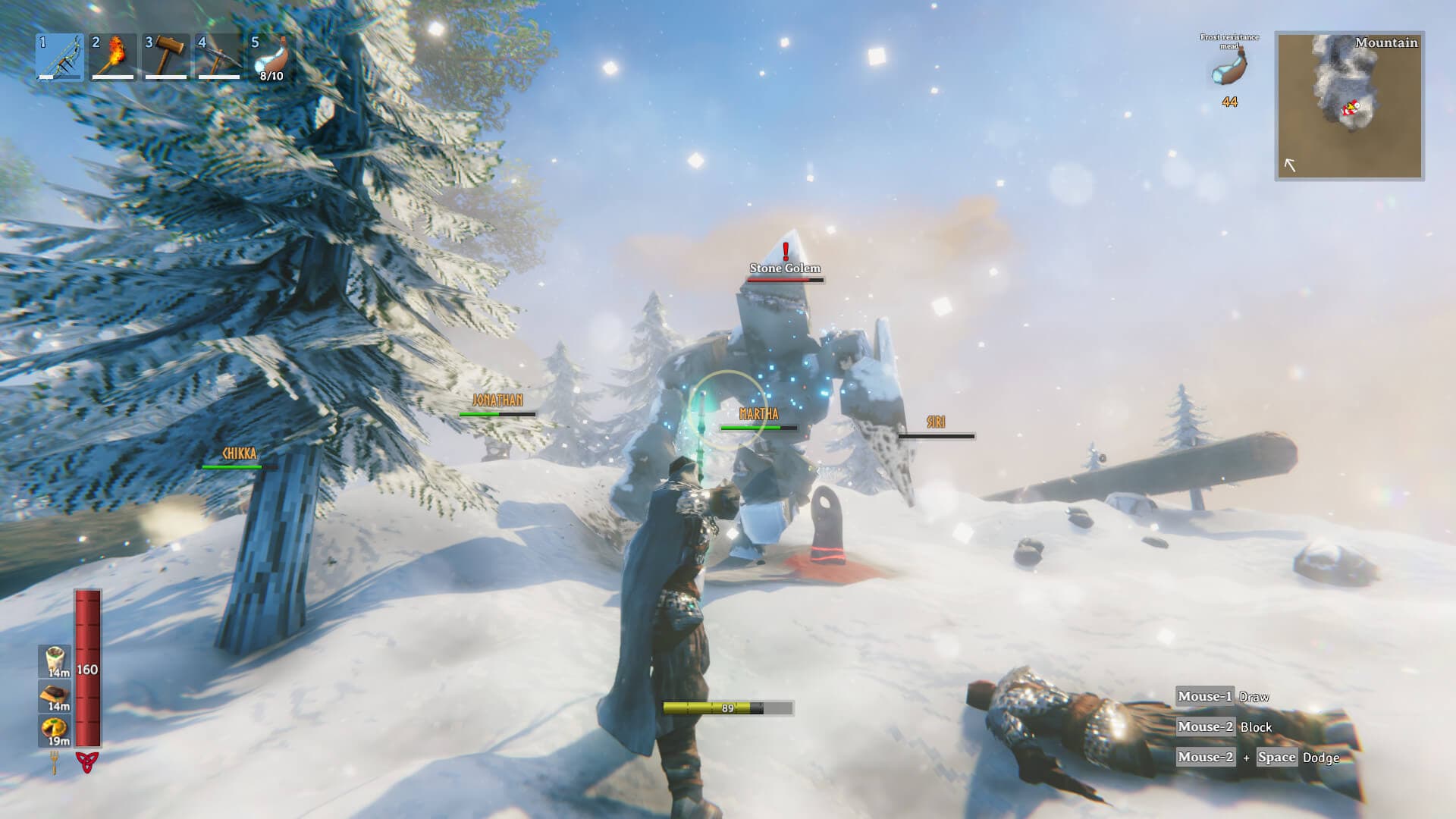Click the red exclamation above Stone Golem

[x=786, y=252]
